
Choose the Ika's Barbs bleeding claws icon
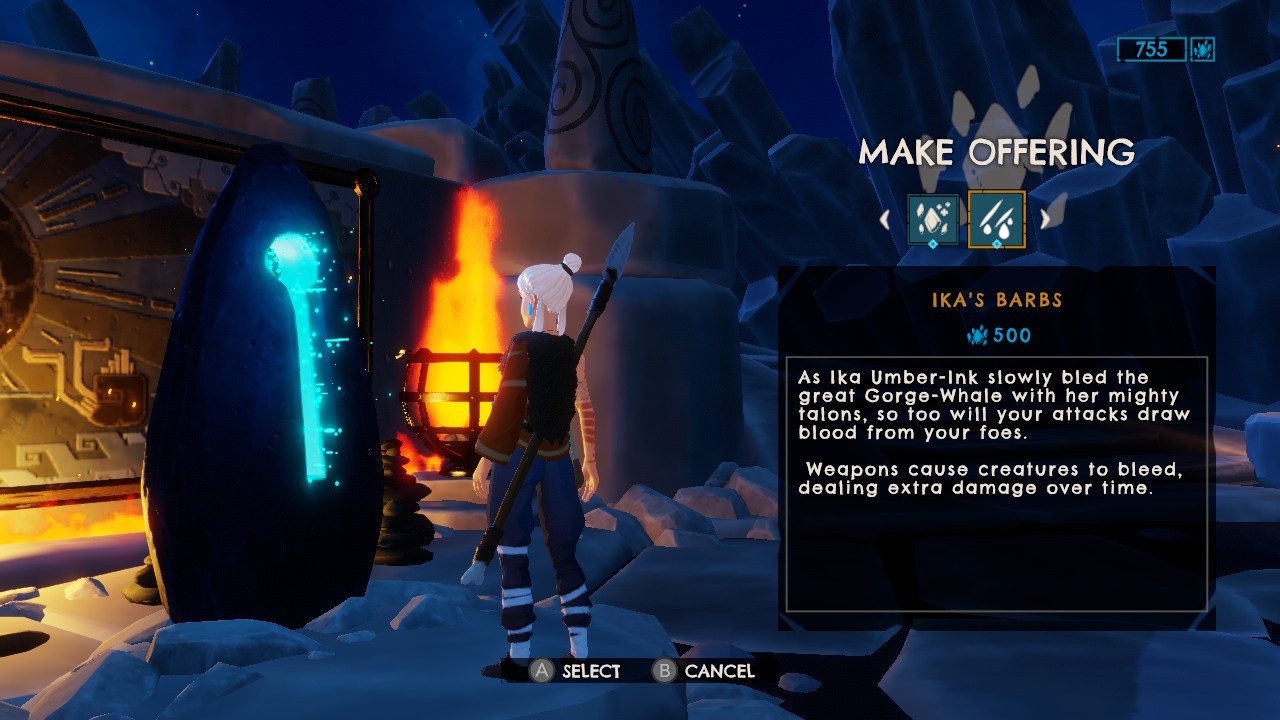(x=996, y=218)
